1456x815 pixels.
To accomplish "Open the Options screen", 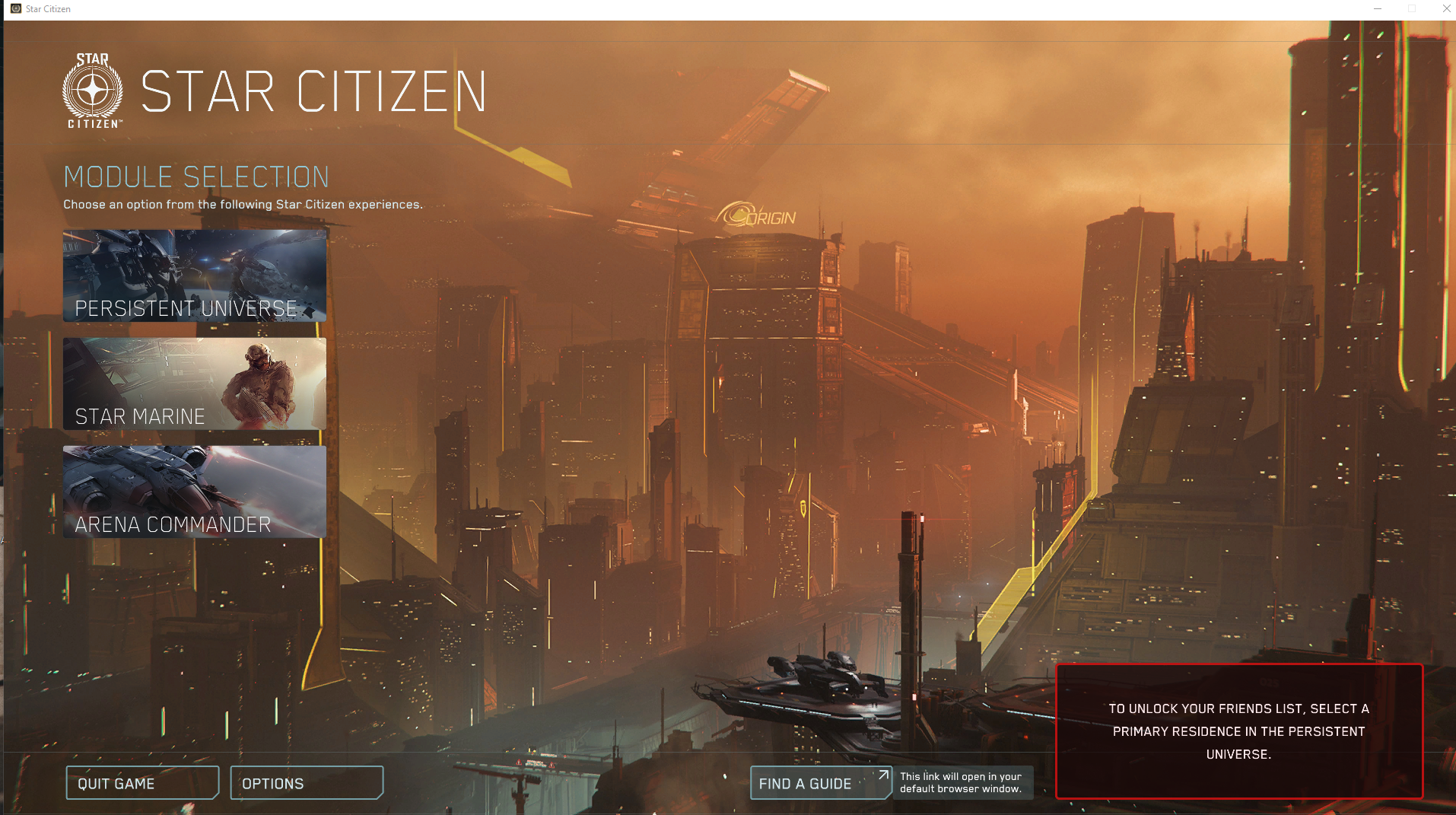I will pyautogui.click(x=306, y=783).
